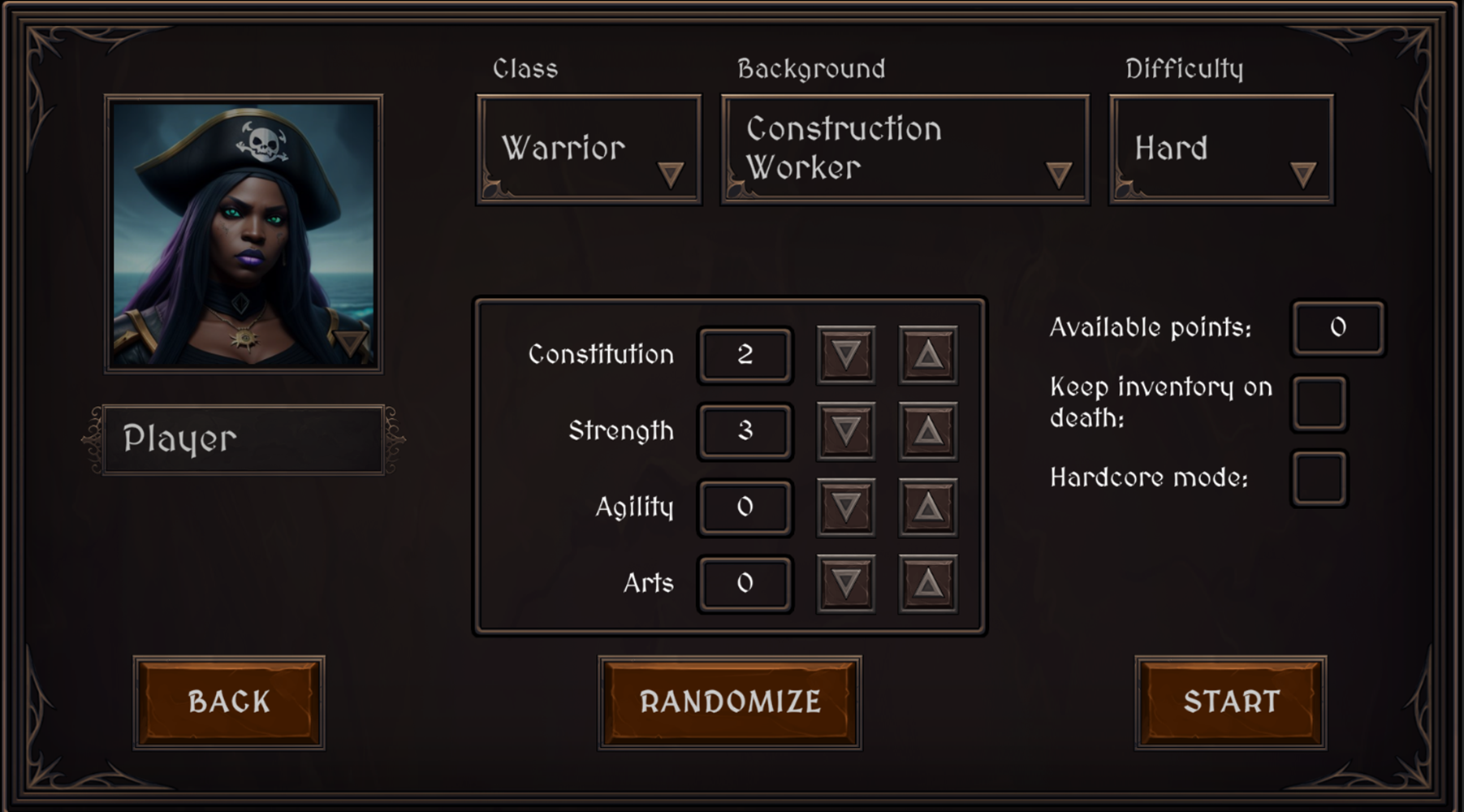Increase Agility with the up arrow

[x=926, y=507]
